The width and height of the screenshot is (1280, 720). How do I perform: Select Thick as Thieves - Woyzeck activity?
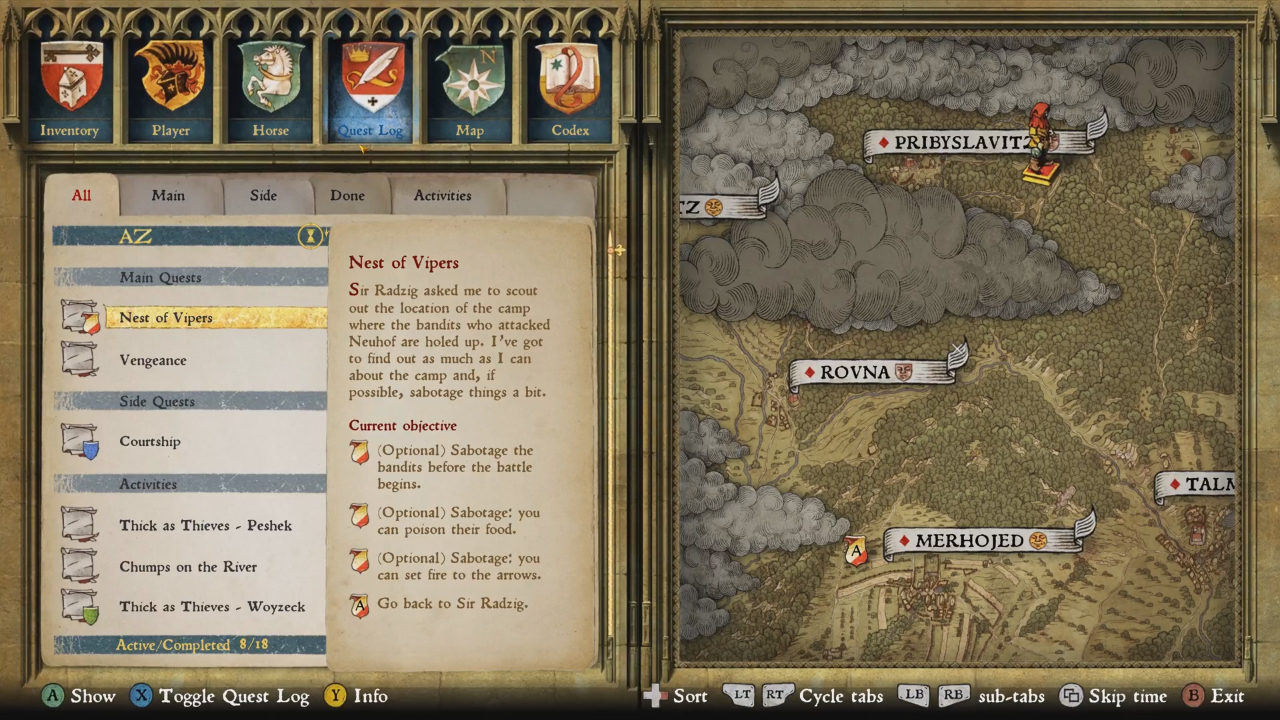[212, 607]
